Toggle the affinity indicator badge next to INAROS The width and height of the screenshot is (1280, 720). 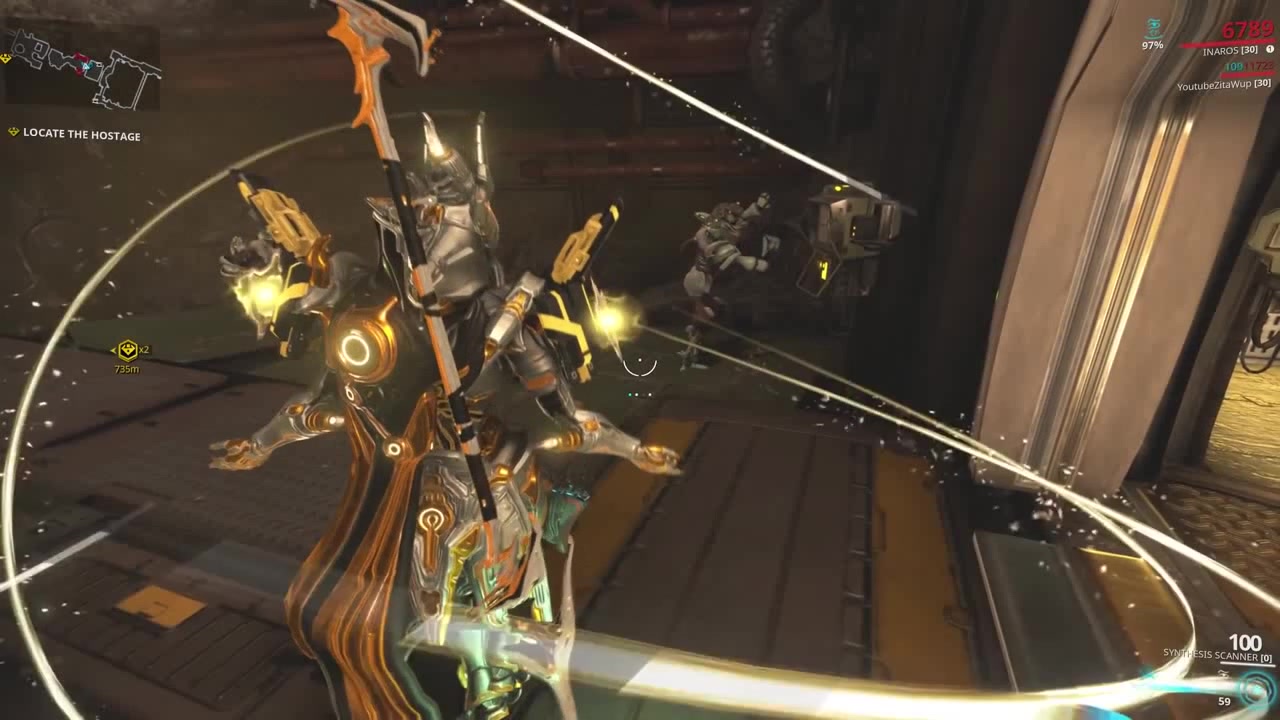pyautogui.click(x=1270, y=49)
